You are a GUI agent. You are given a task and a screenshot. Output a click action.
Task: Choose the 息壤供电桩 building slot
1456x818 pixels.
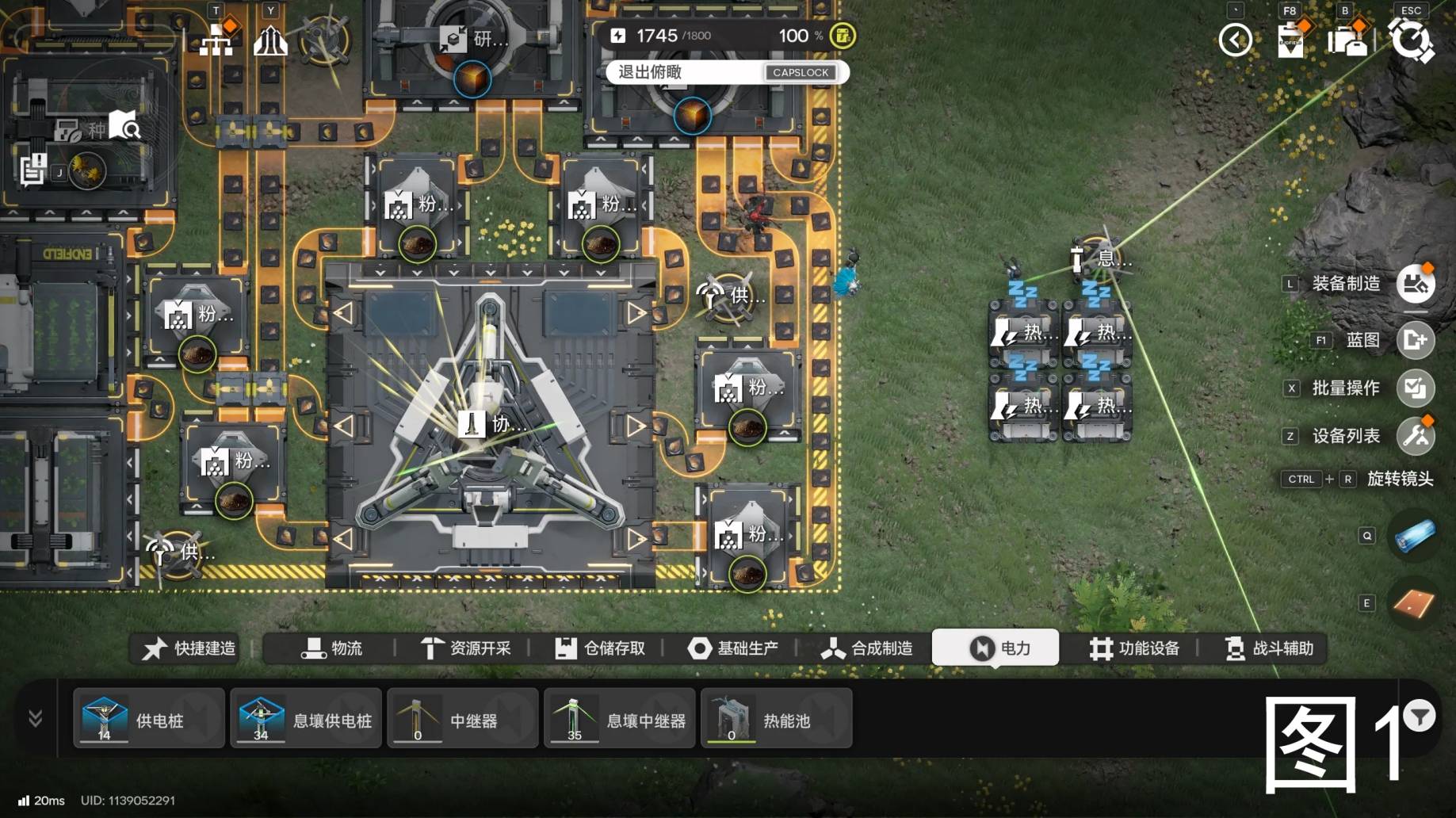(x=305, y=719)
